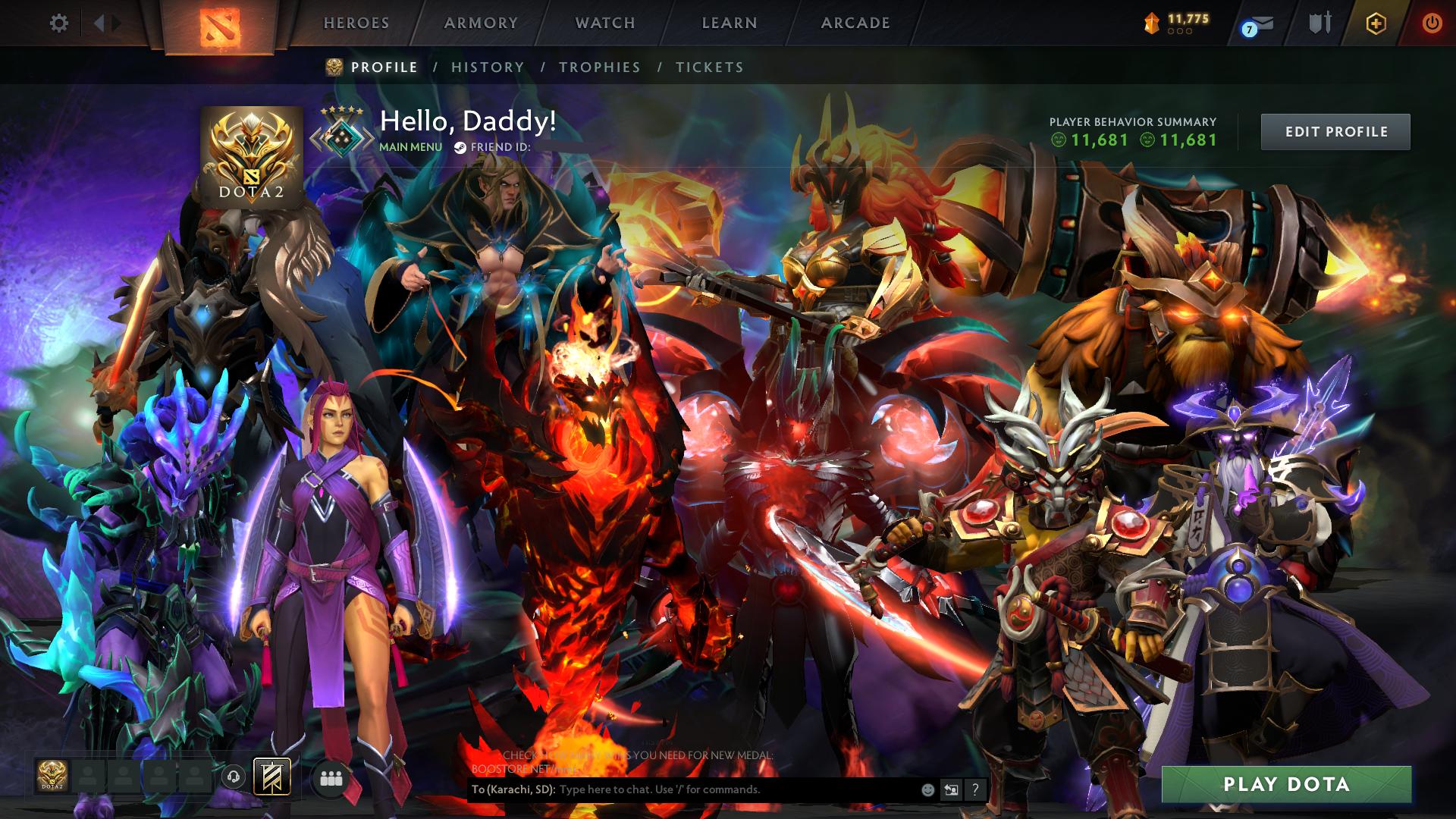The width and height of the screenshot is (1456, 819).
Task: Switch to the TROPHIES tab
Action: point(599,67)
